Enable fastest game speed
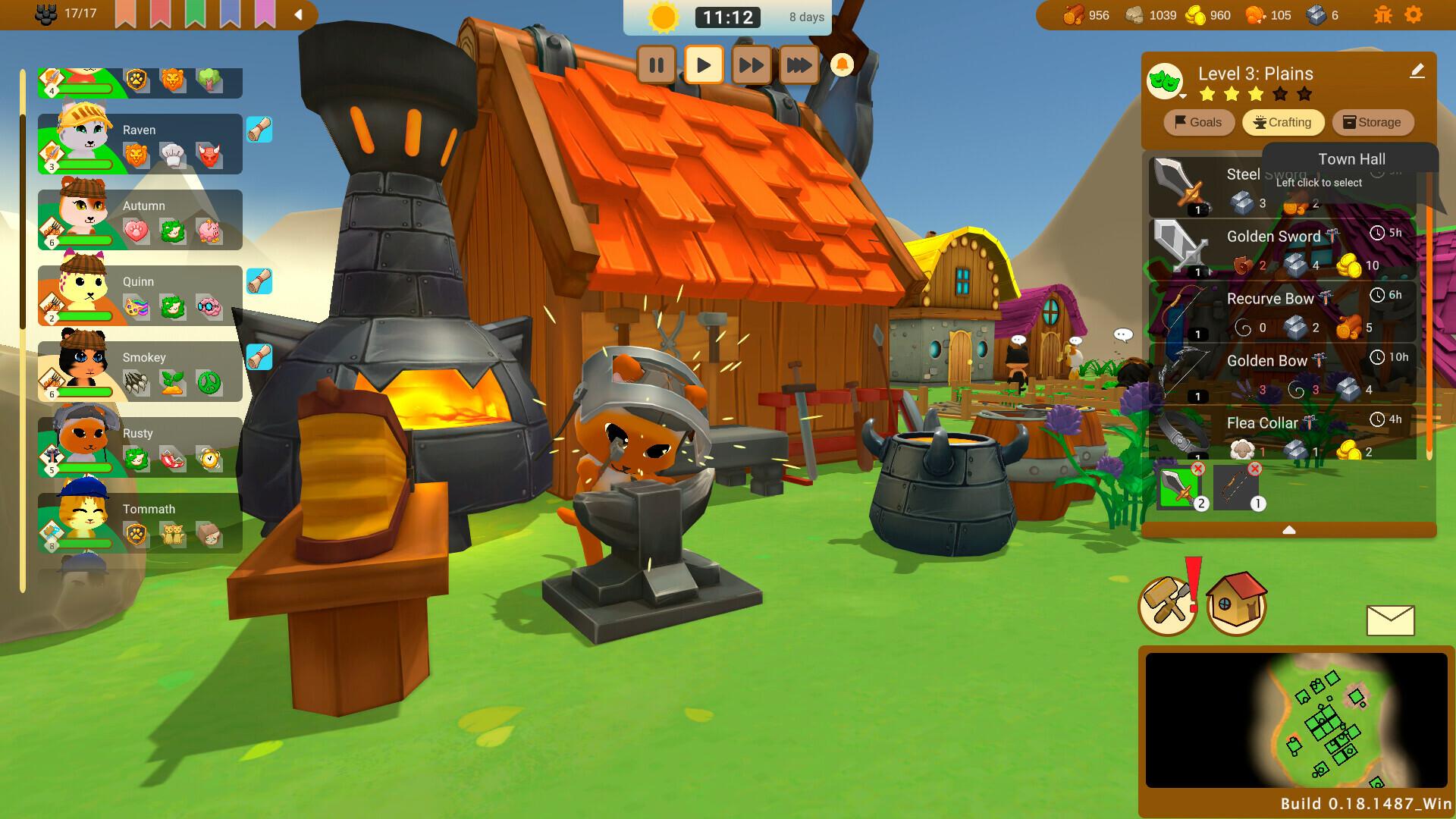The width and height of the screenshot is (1456, 819). (x=797, y=65)
